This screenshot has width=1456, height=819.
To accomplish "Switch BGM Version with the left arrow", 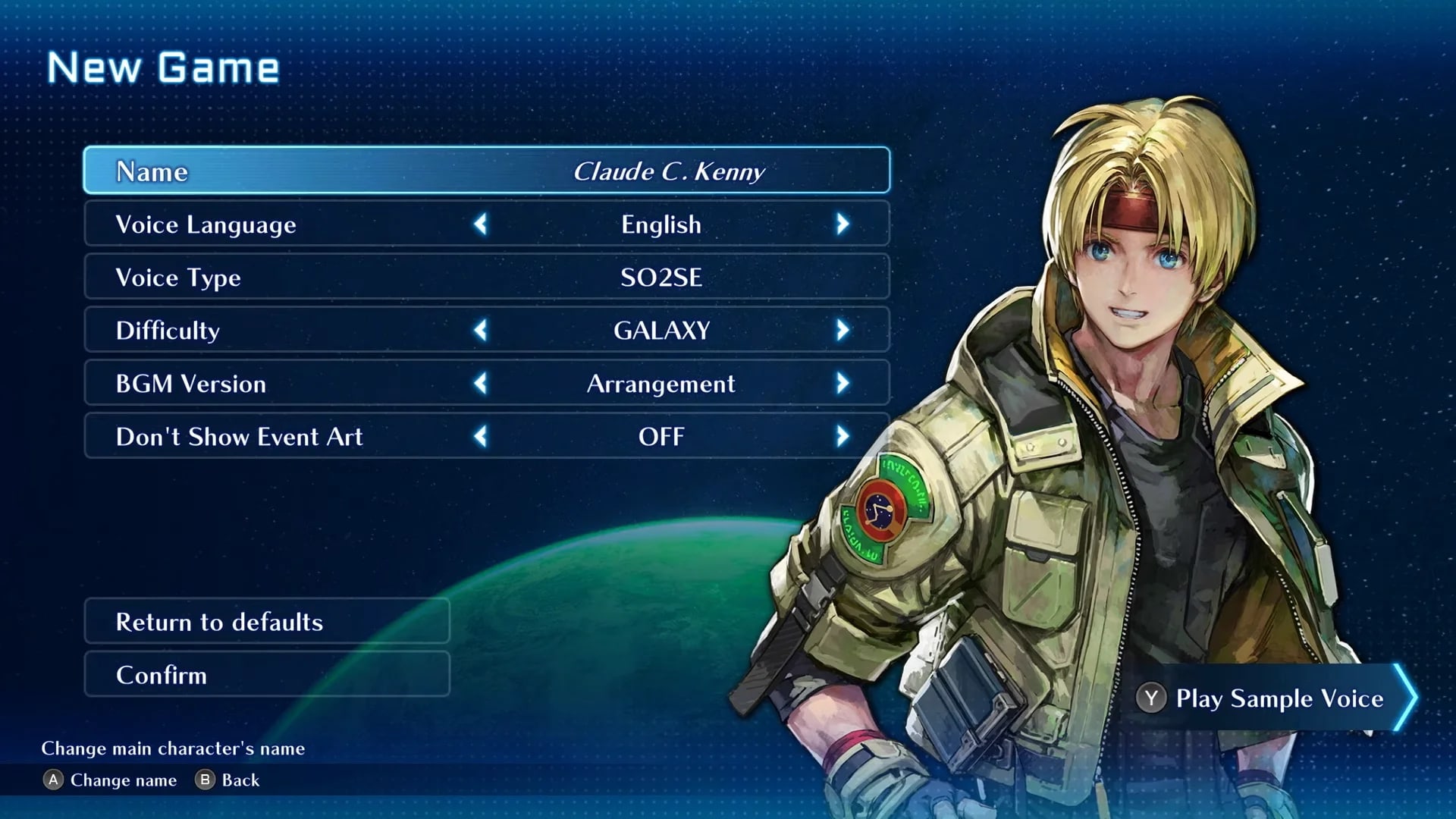I will click(481, 384).
